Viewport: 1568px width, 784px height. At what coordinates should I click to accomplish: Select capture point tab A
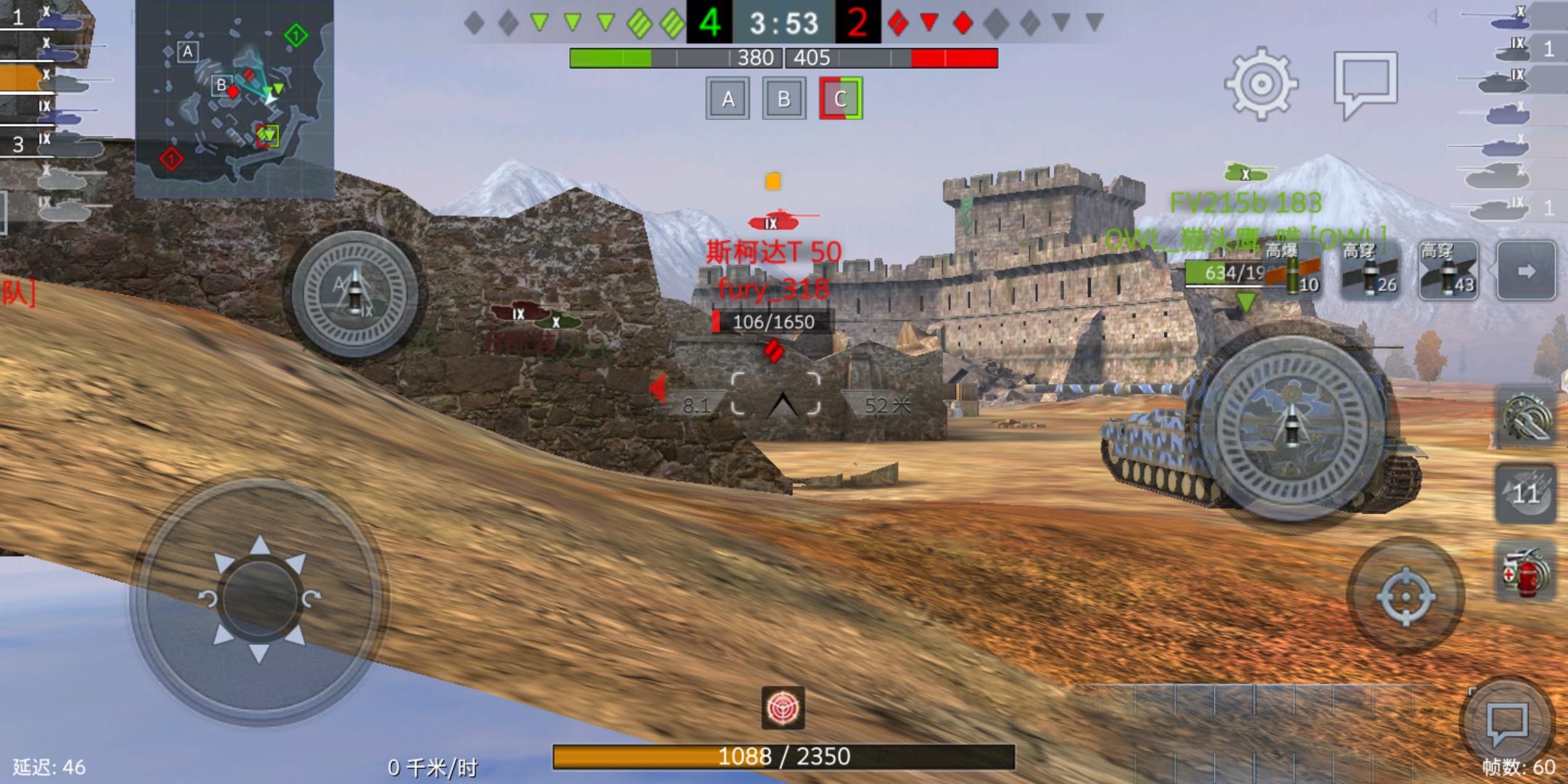728,98
